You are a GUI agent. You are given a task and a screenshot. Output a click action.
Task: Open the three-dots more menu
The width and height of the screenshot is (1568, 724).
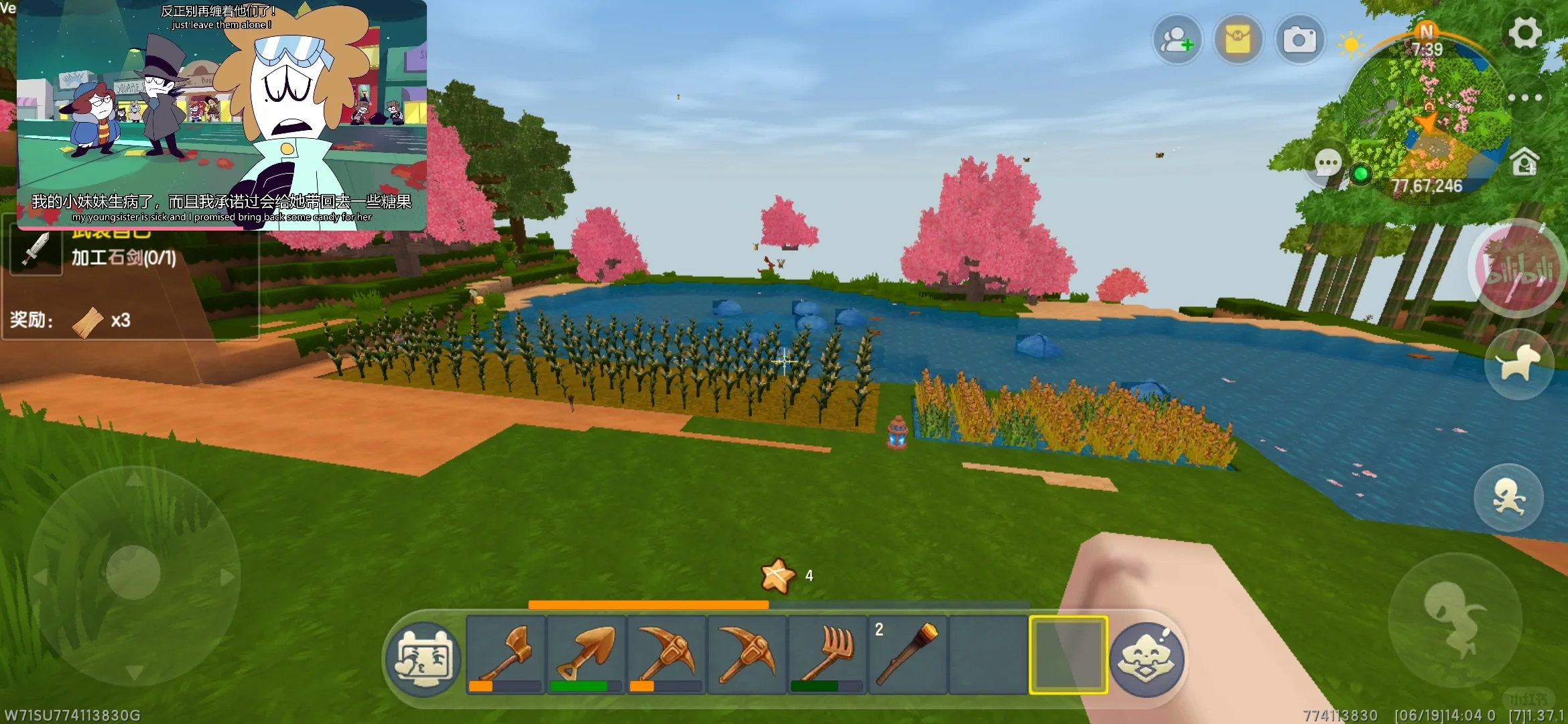pos(1524,98)
